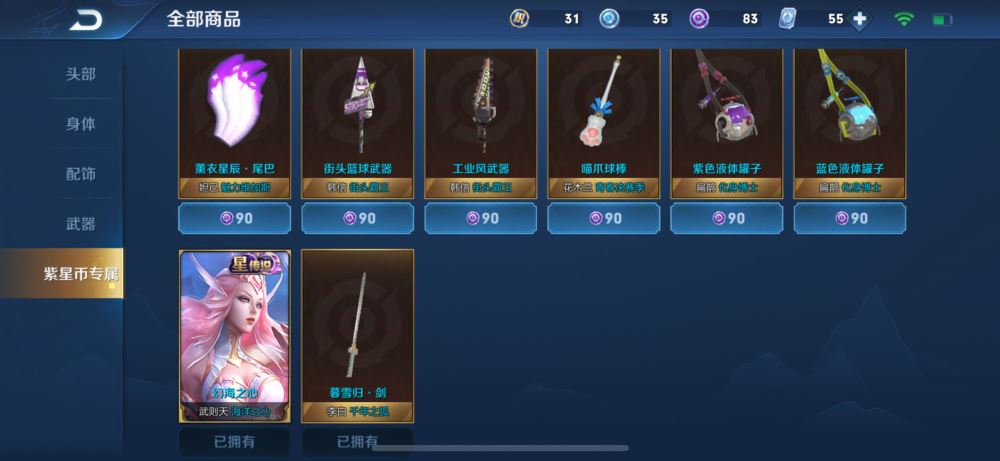
Task: Add more tickets with the plus button
Action: click(859, 19)
